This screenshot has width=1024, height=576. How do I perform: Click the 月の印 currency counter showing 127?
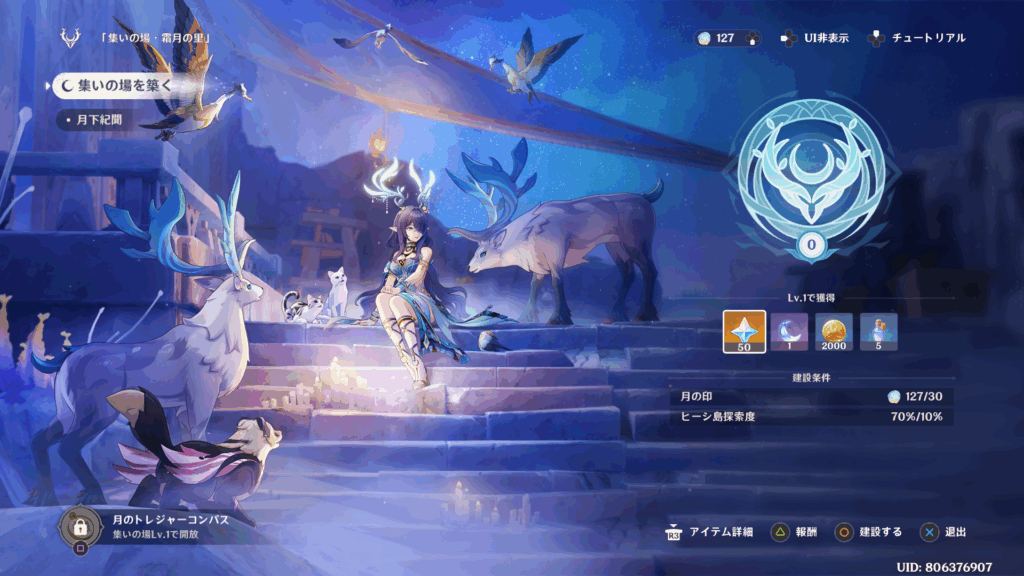727,38
